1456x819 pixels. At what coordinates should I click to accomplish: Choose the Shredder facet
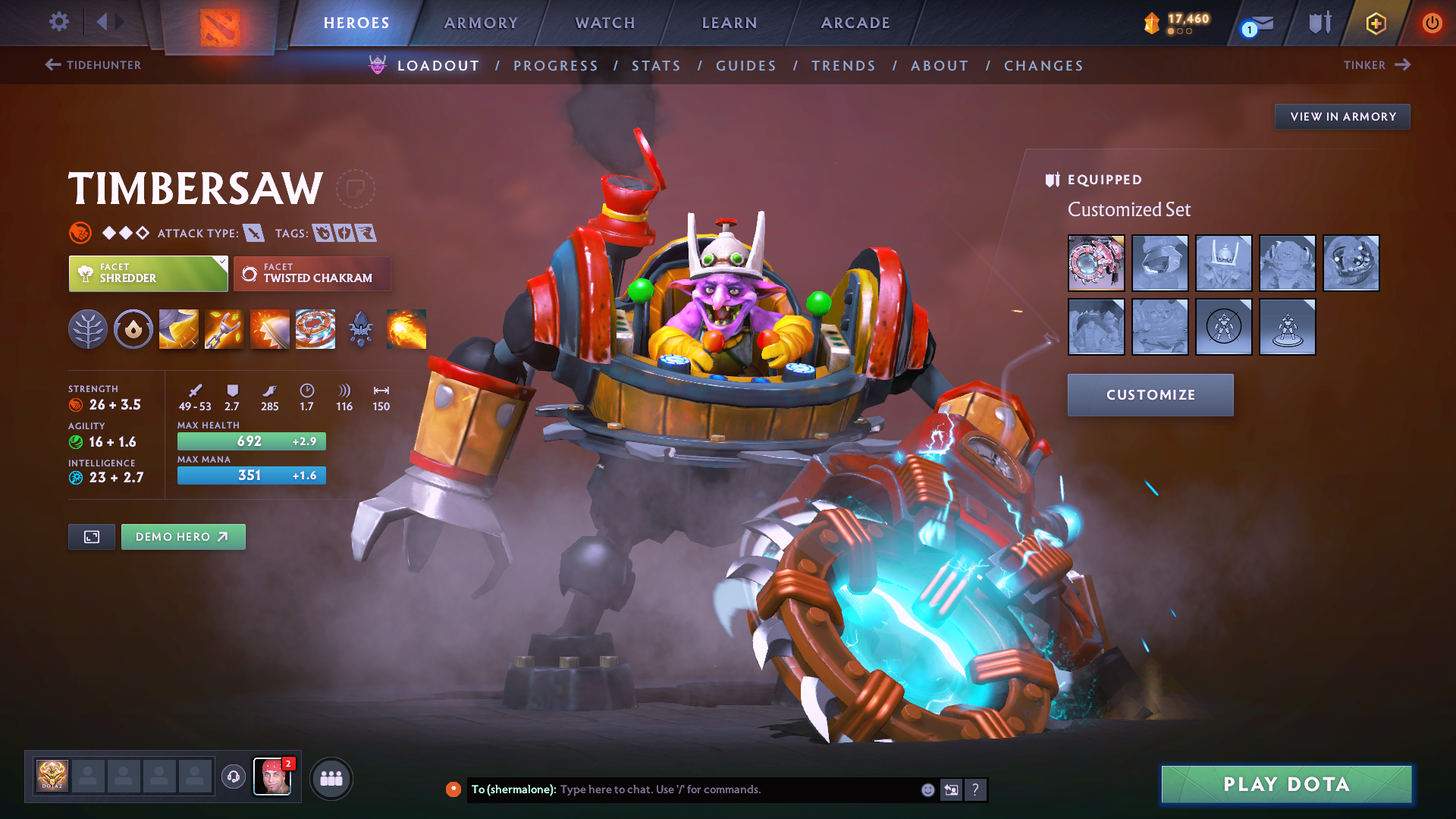(x=148, y=274)
